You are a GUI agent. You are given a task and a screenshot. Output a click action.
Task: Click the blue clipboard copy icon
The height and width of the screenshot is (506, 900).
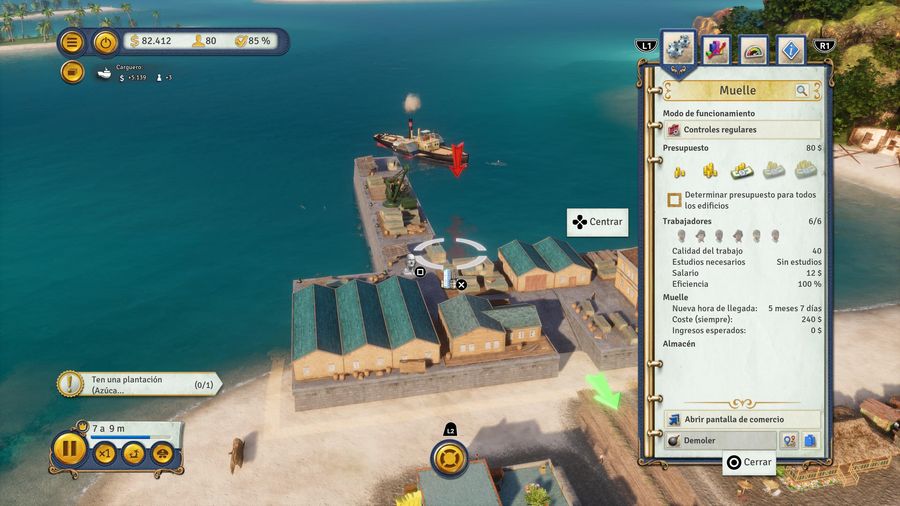tap(810, 440)
